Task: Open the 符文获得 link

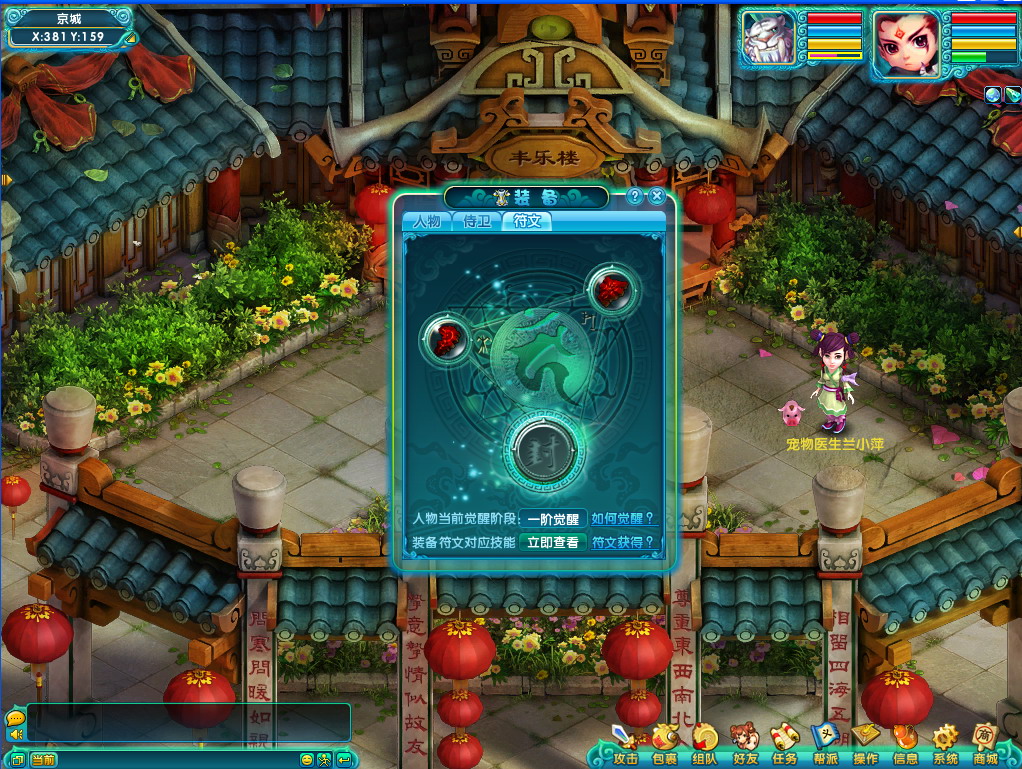Action: click(x=623, y=543)
